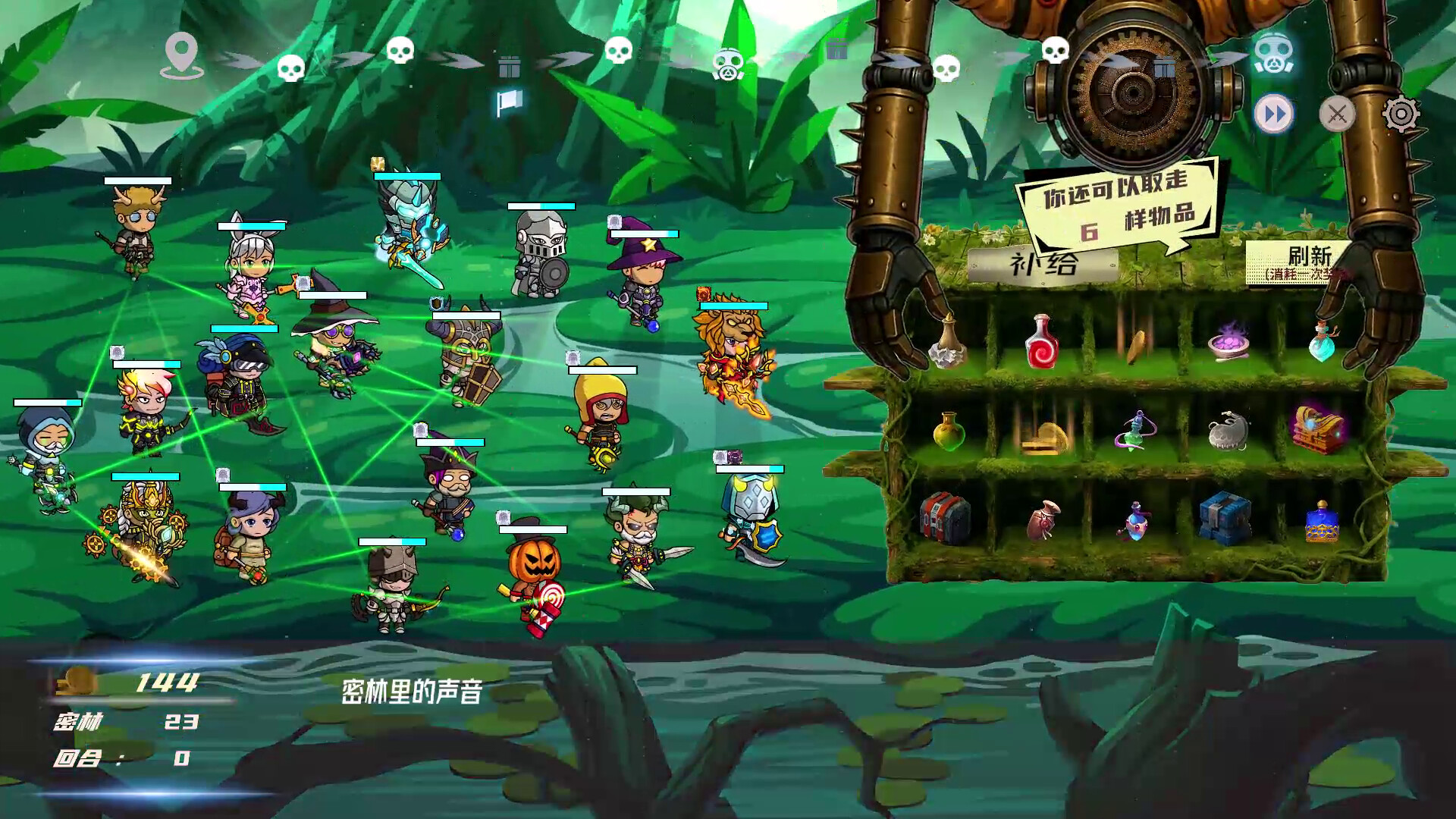Open the skull battle node after the flag

(x=619, y=52)
